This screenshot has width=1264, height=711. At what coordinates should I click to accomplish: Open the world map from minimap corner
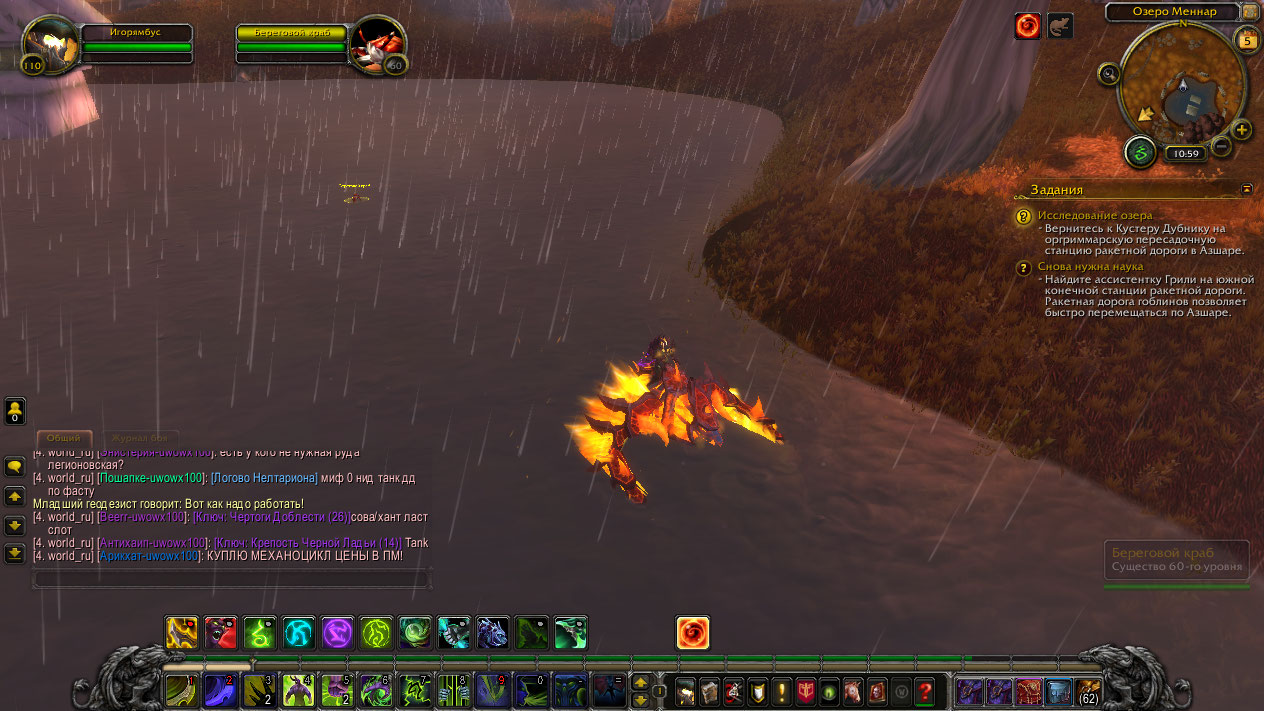point(1250,12)
